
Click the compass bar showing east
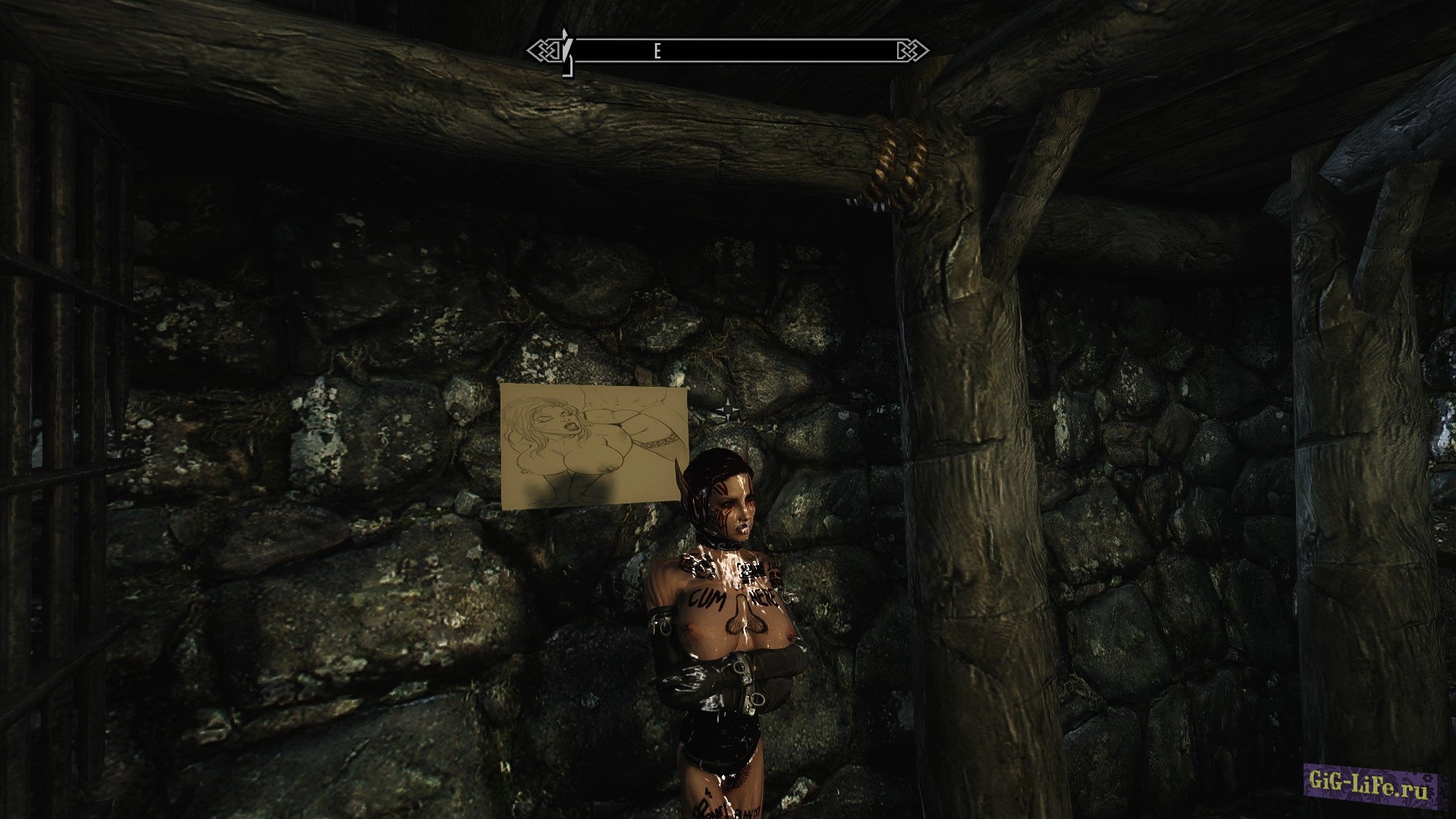coord(728,51)
